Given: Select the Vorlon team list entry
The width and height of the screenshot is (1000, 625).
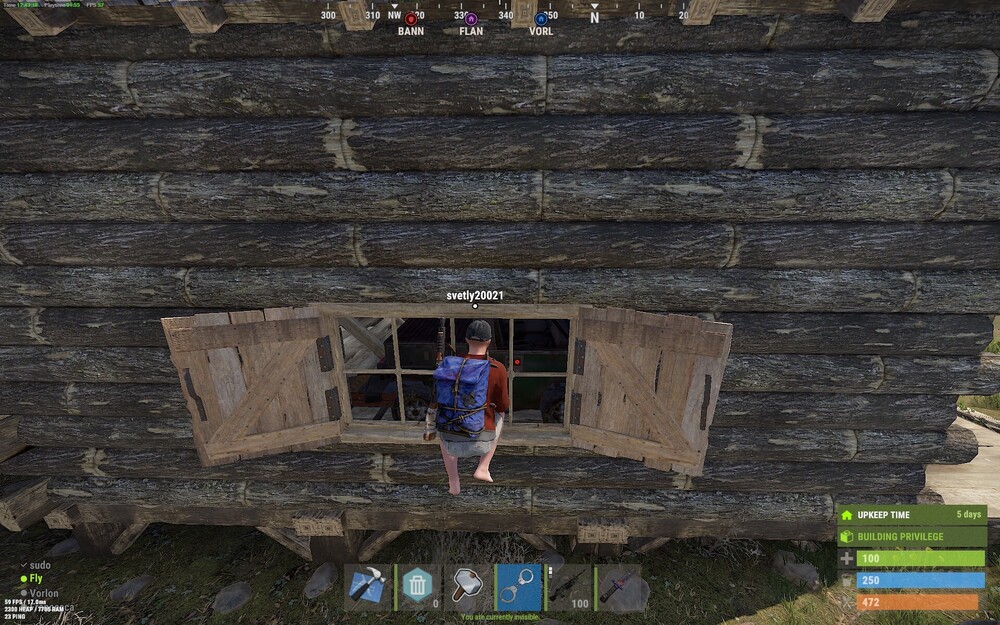Looking at the screenshot, I should 44,593.
